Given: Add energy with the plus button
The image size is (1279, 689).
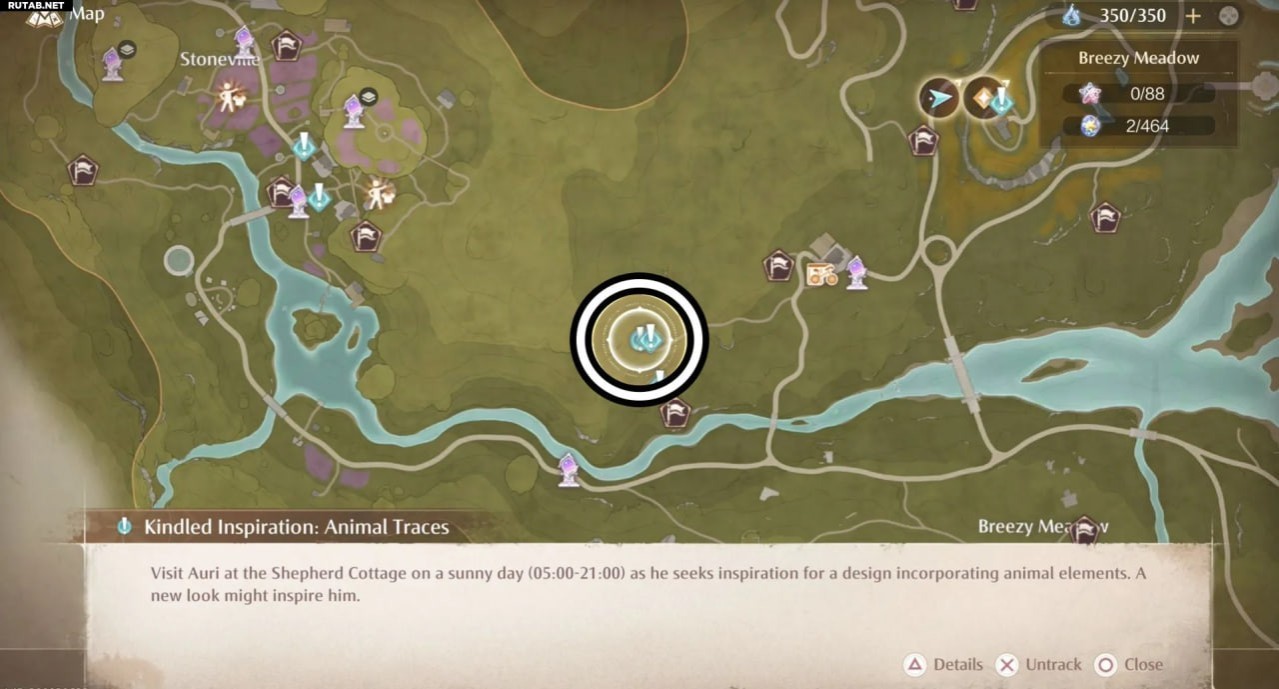Looking at the screenshot, I should click(1193, 15).
